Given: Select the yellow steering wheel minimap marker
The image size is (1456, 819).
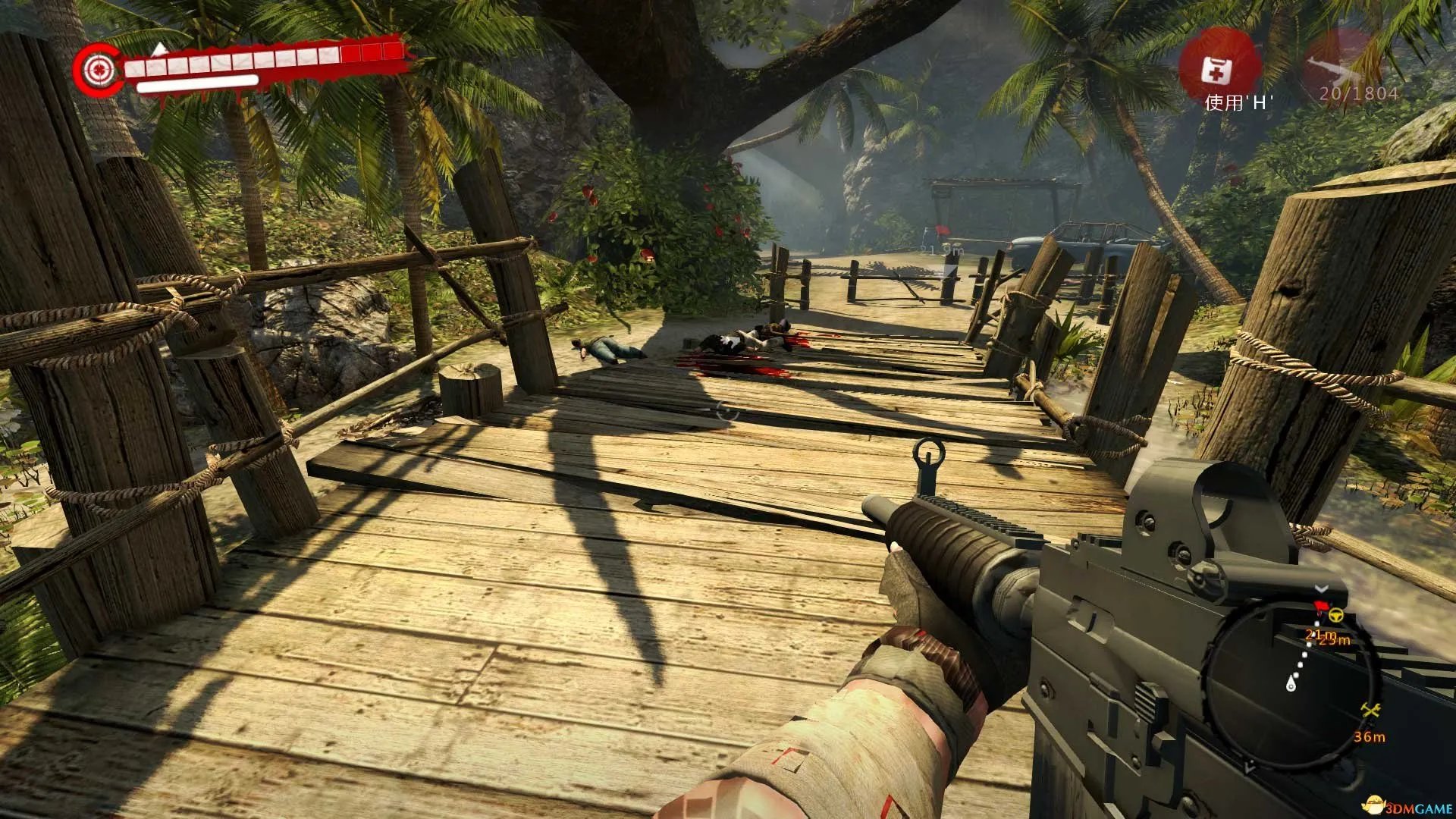Looking at the screenshot, I should click(1335, 615).
